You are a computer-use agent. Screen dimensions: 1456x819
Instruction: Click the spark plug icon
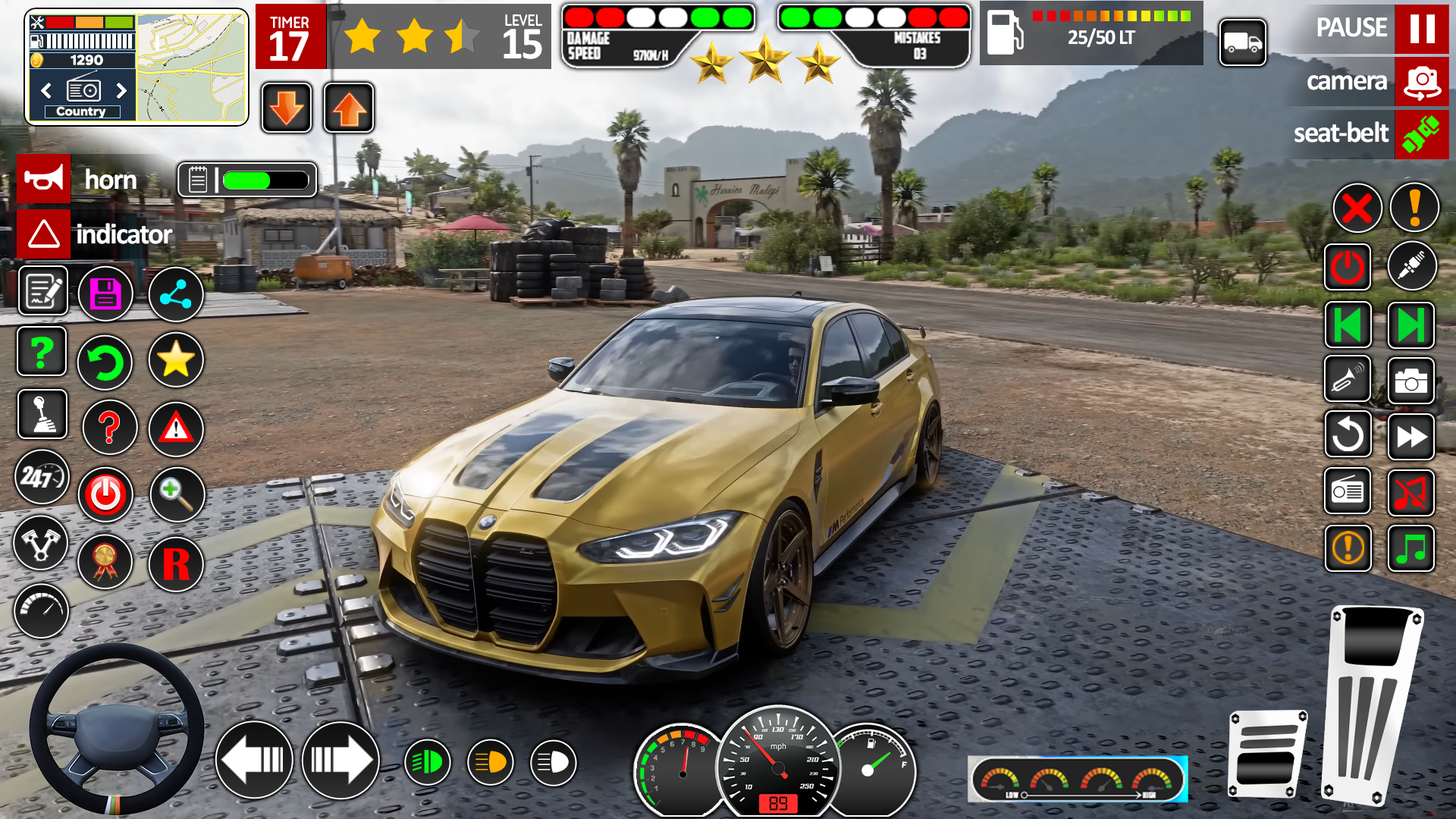click(x=1412, y=266)
